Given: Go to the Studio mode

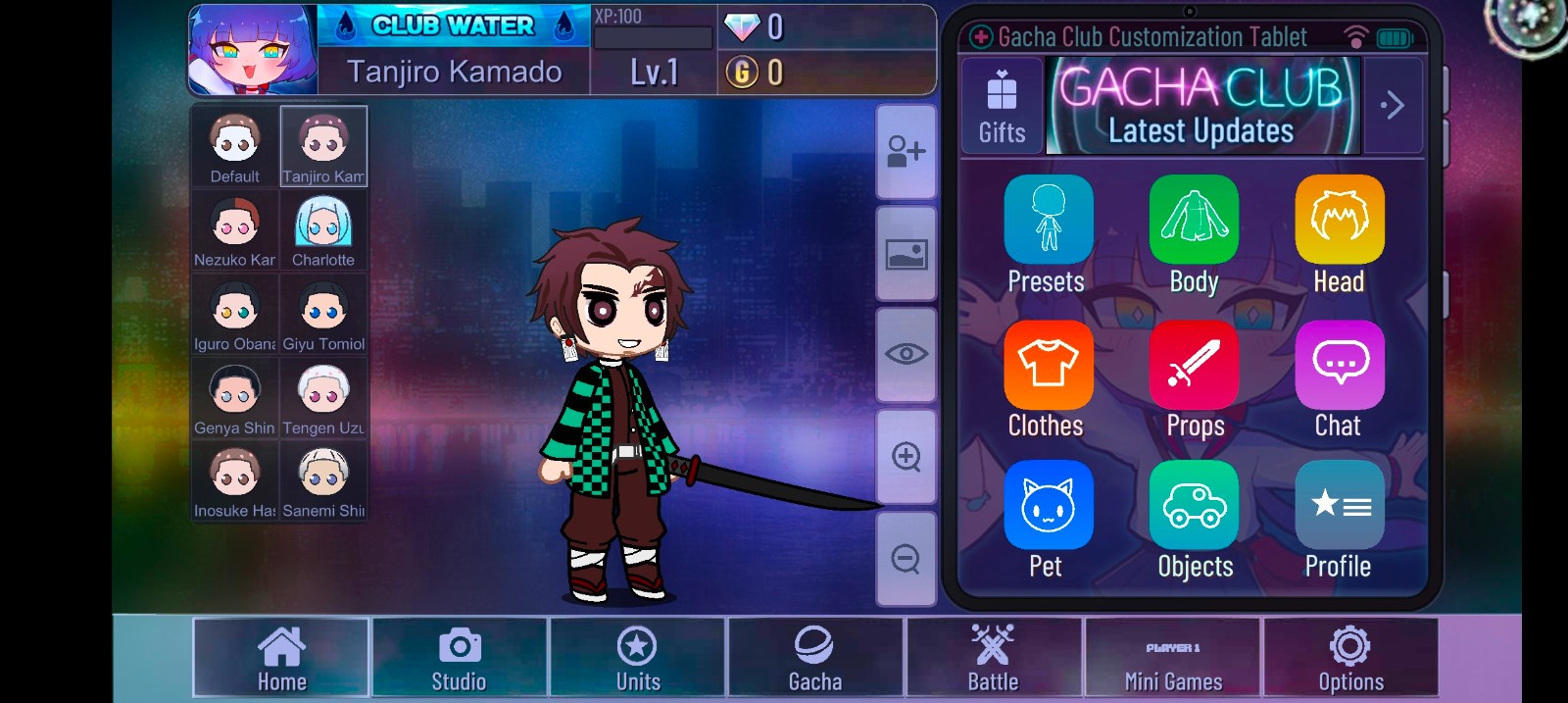Looking at the screenshot, I should [460, 658].
